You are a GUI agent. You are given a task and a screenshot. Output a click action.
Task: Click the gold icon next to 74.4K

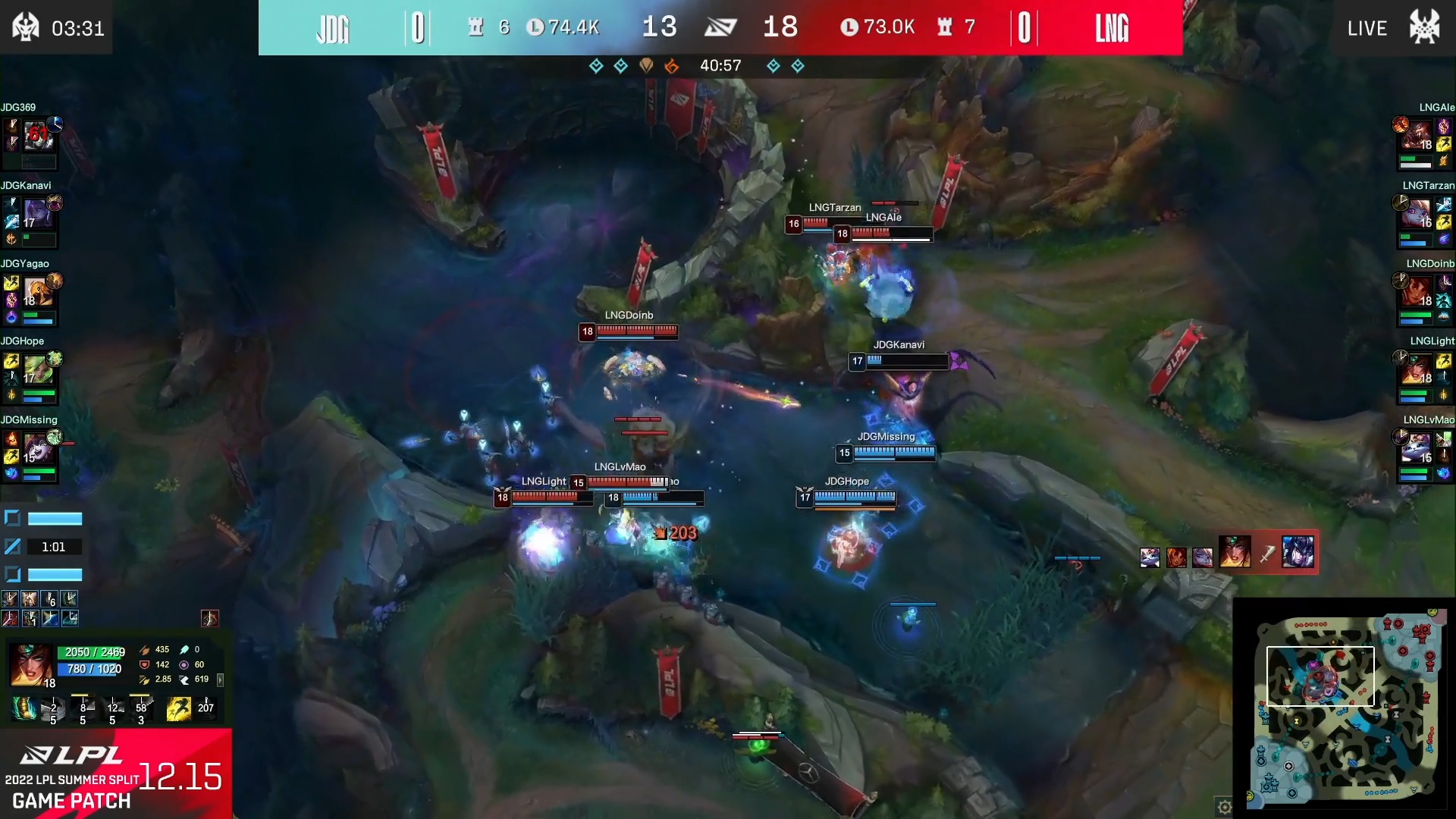click(x=535, y=27)
